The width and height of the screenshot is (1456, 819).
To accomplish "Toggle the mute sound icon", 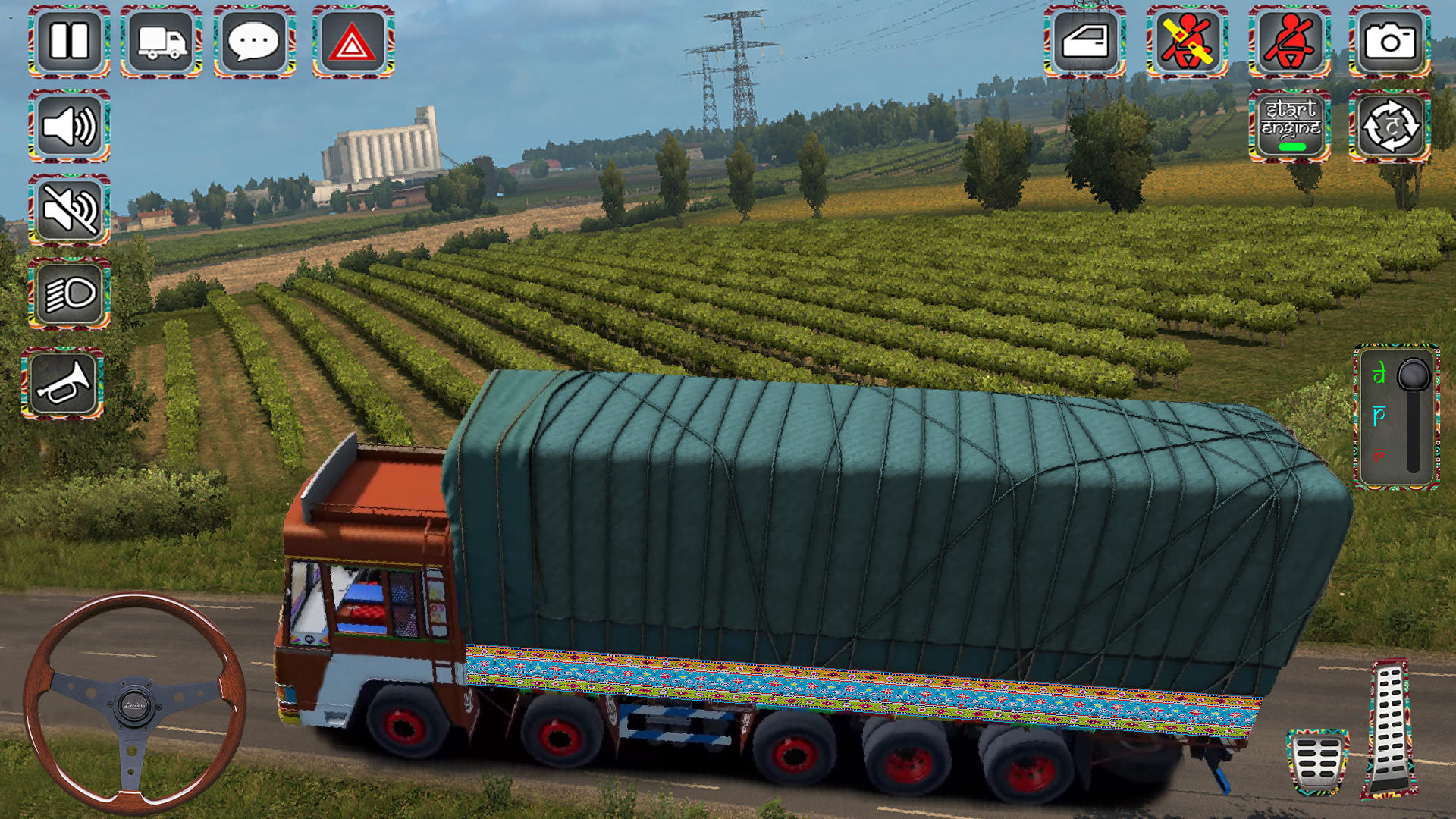I will [x=67, y=210].
